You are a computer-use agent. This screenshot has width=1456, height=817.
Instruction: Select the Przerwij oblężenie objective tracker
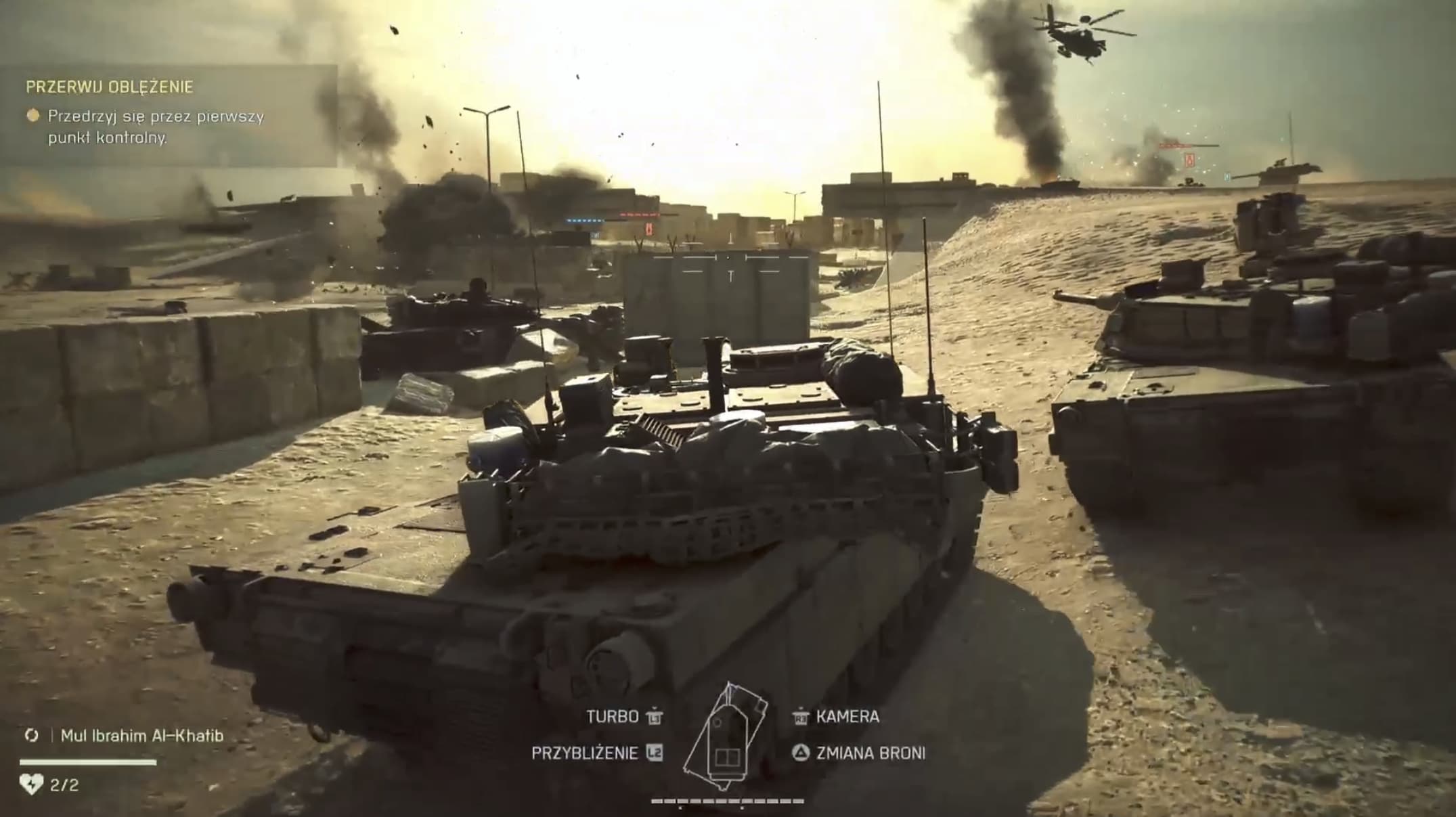click(110, 87)
